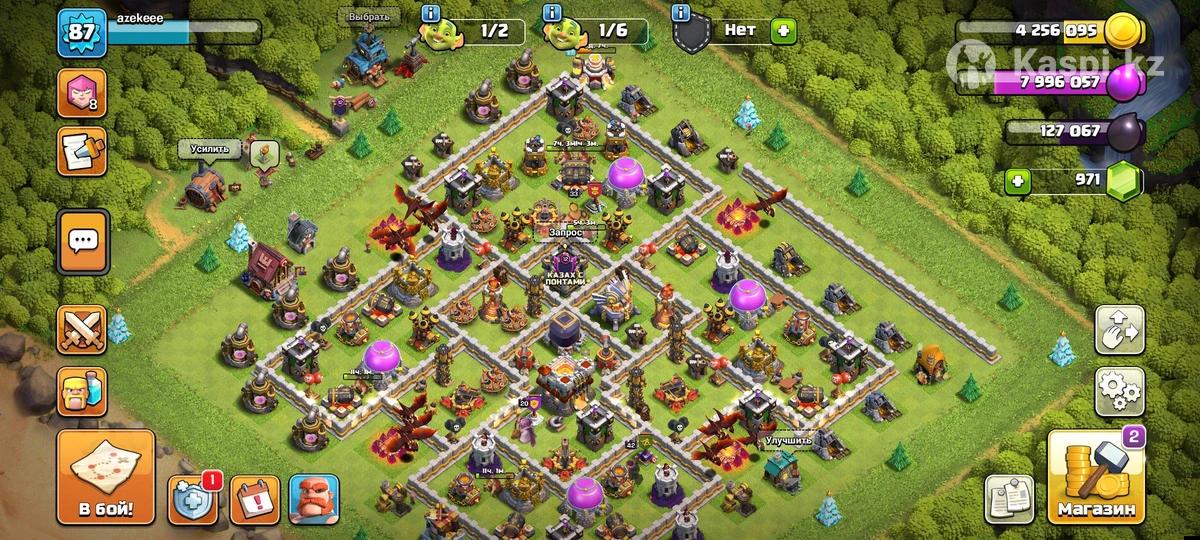Enter village layout edit mode (hand icon)
Viewport: 1200px width, 540px height.
[1120, 329]
